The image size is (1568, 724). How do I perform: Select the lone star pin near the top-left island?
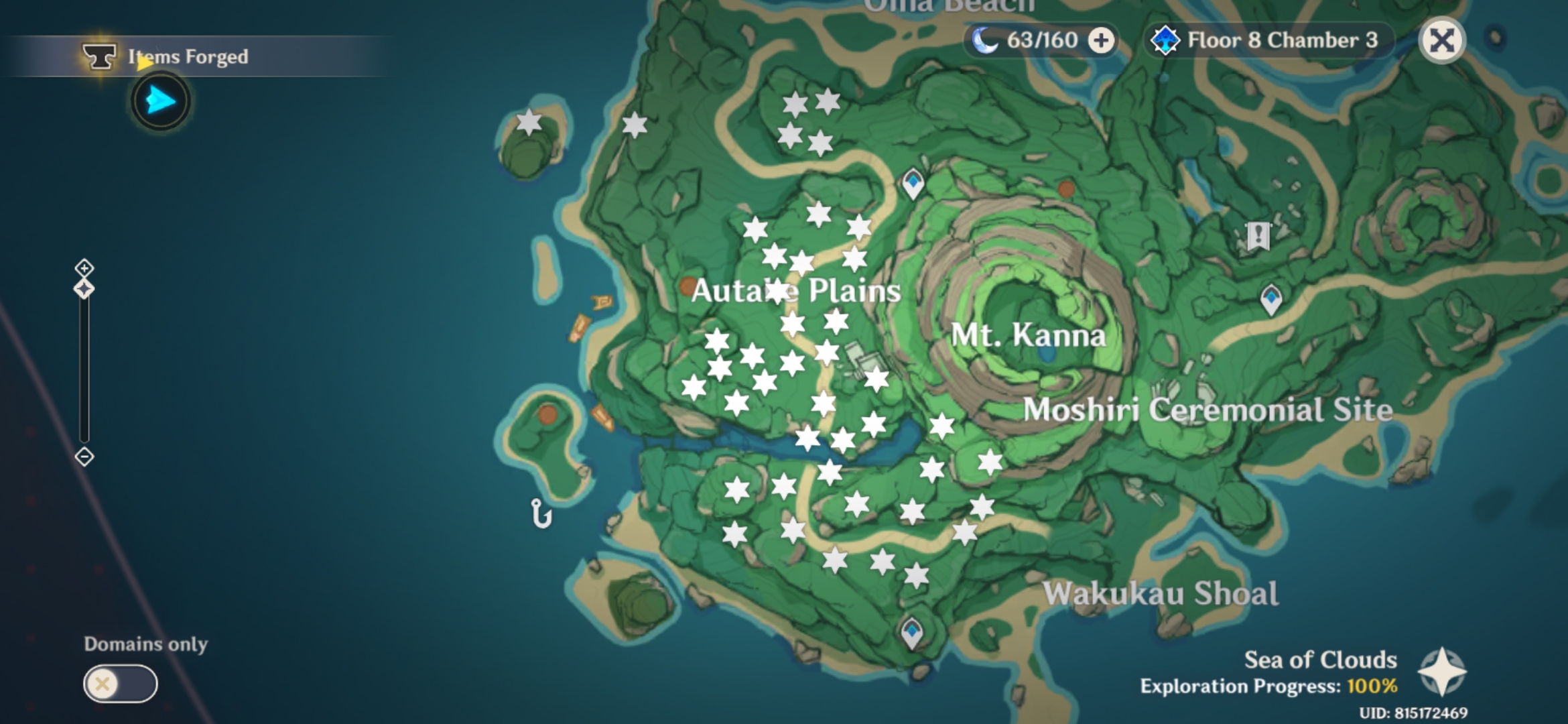point(528,123)
